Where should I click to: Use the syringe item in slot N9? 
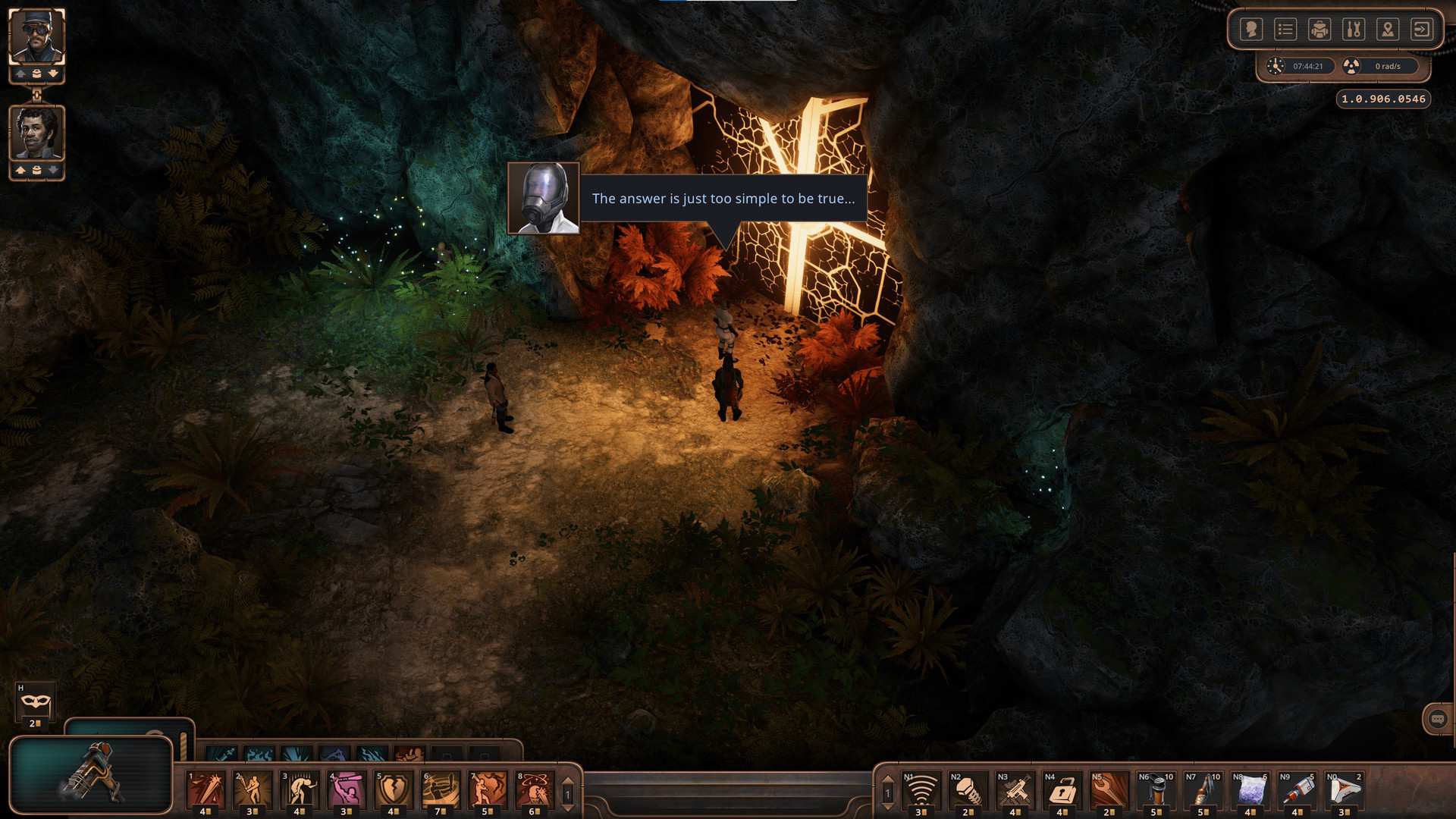click(1298, 791)
